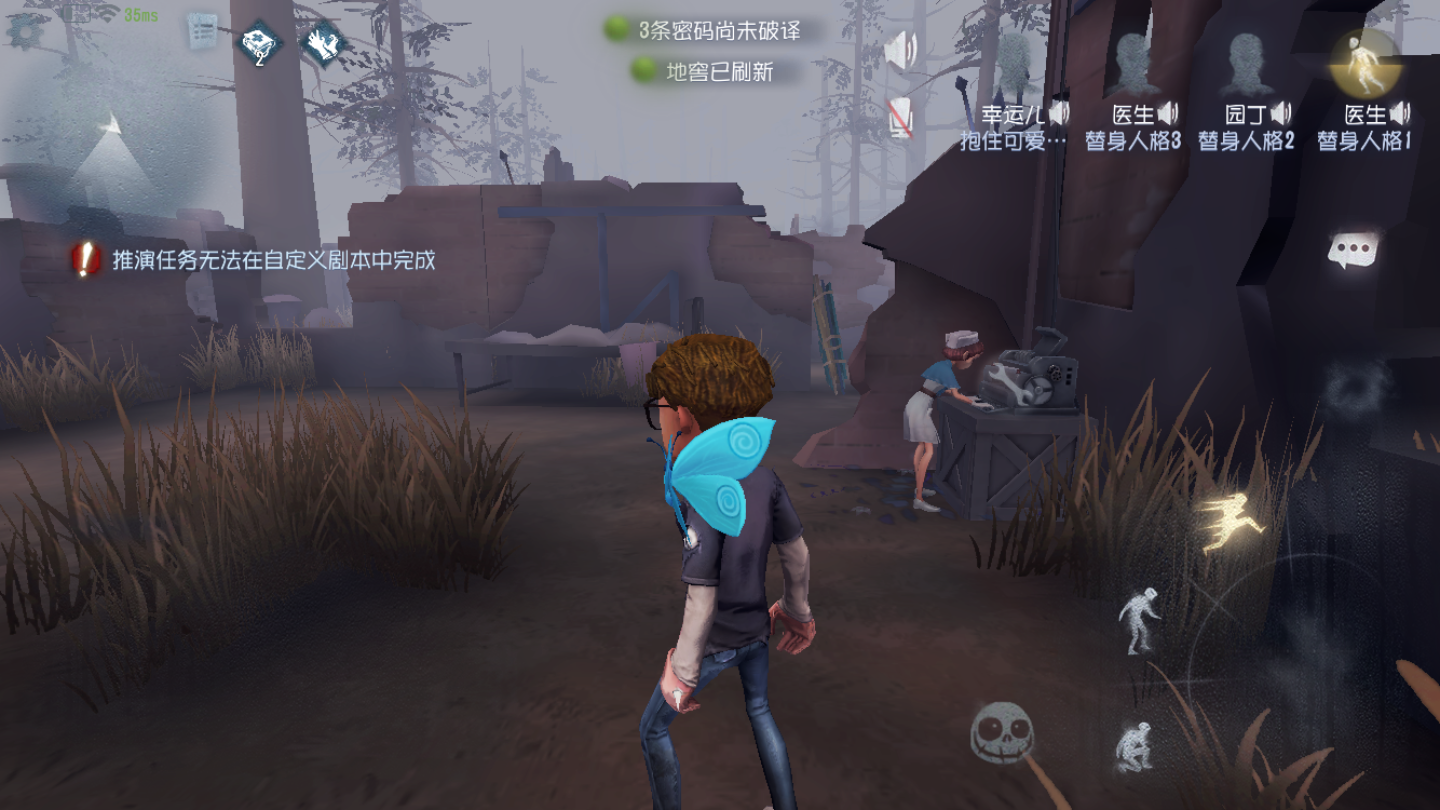Open the deduction notes sheet icon
Image resolution: width=1440 pixels, height=810 pixels.
click(203, 32)
